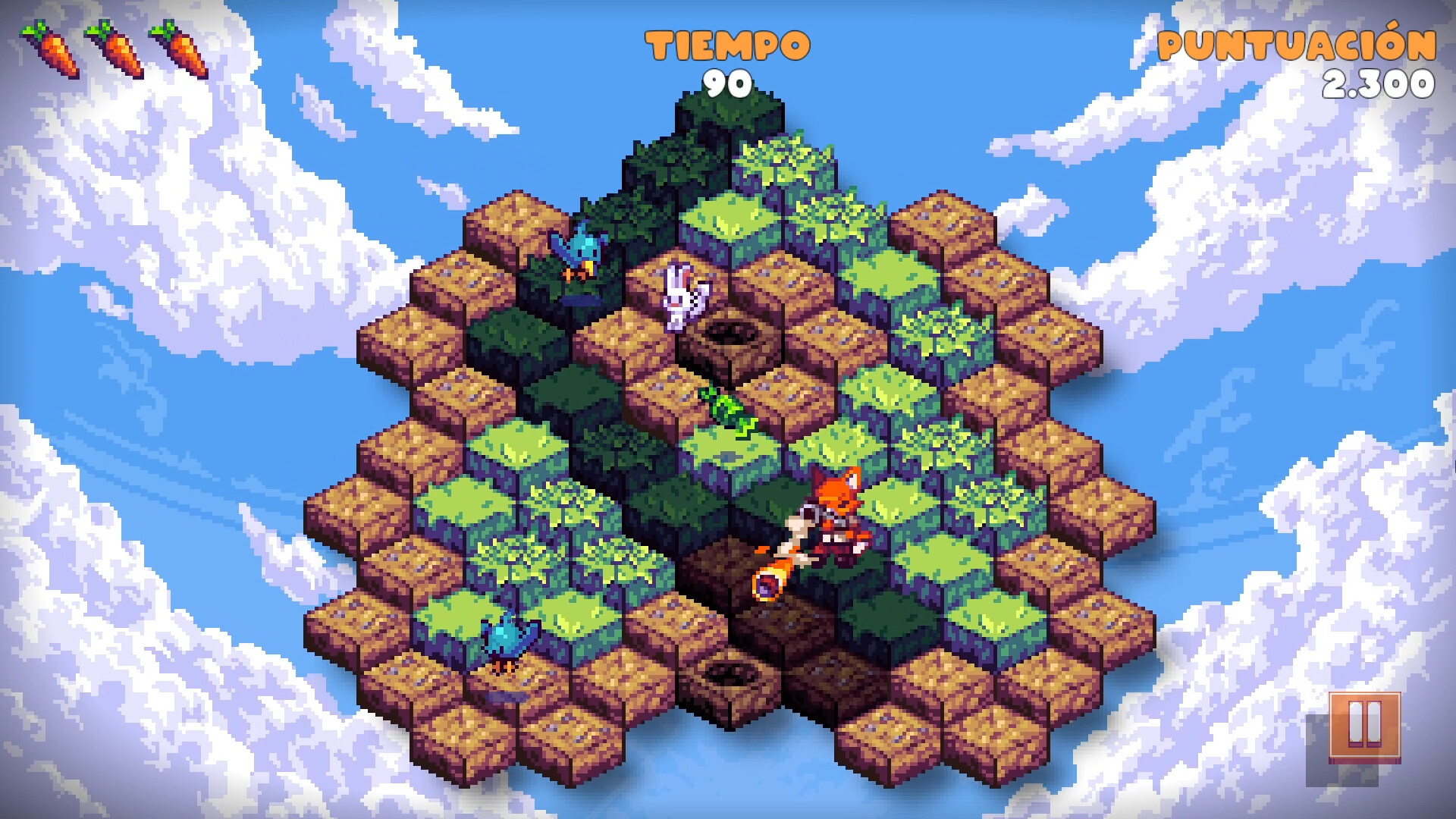Viewport: 1456px width, 819px height.
Task: Select the second carrot in the lives display
Action: click(114, 49)
